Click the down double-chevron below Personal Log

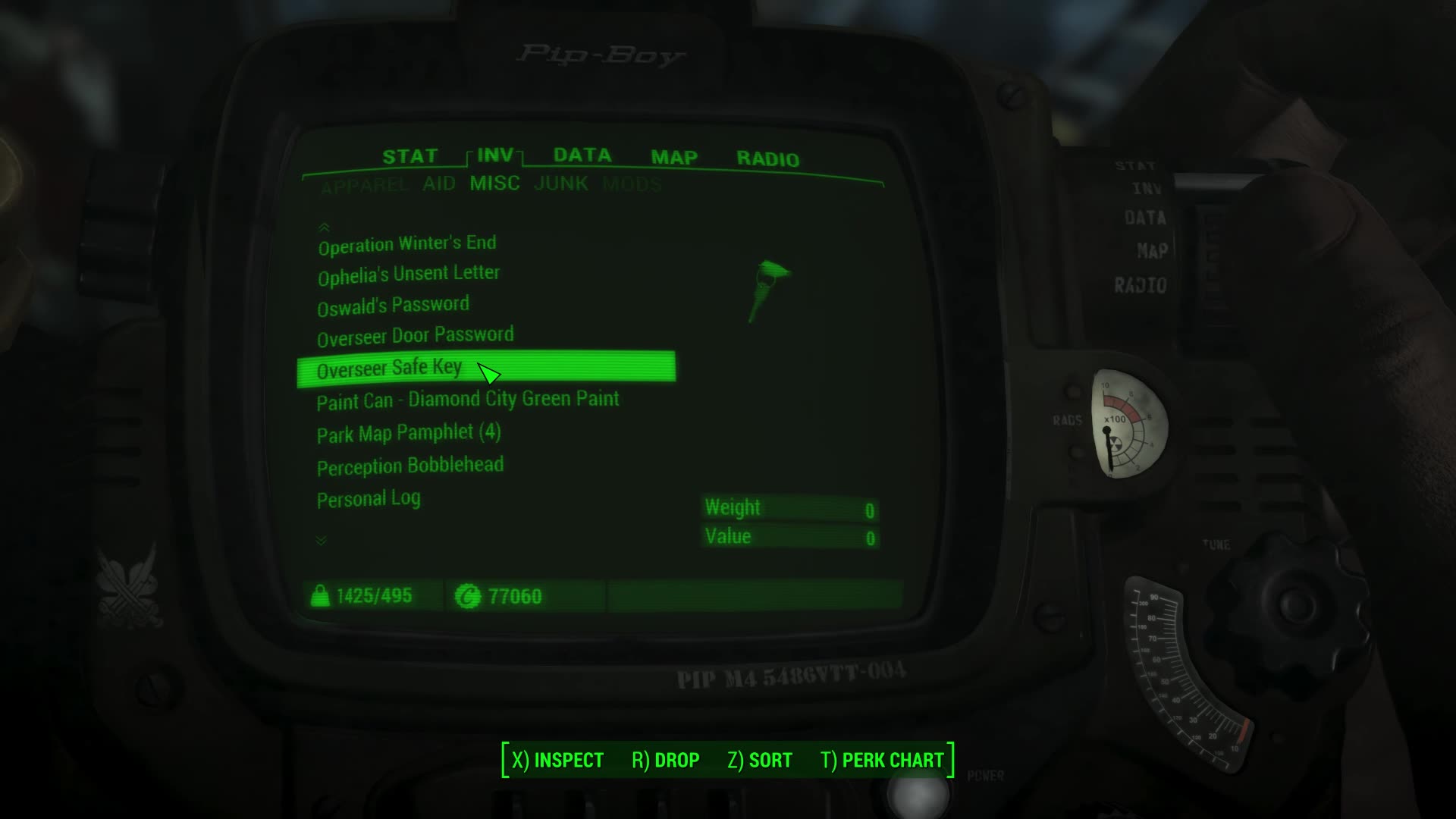(x=322, y=540)
